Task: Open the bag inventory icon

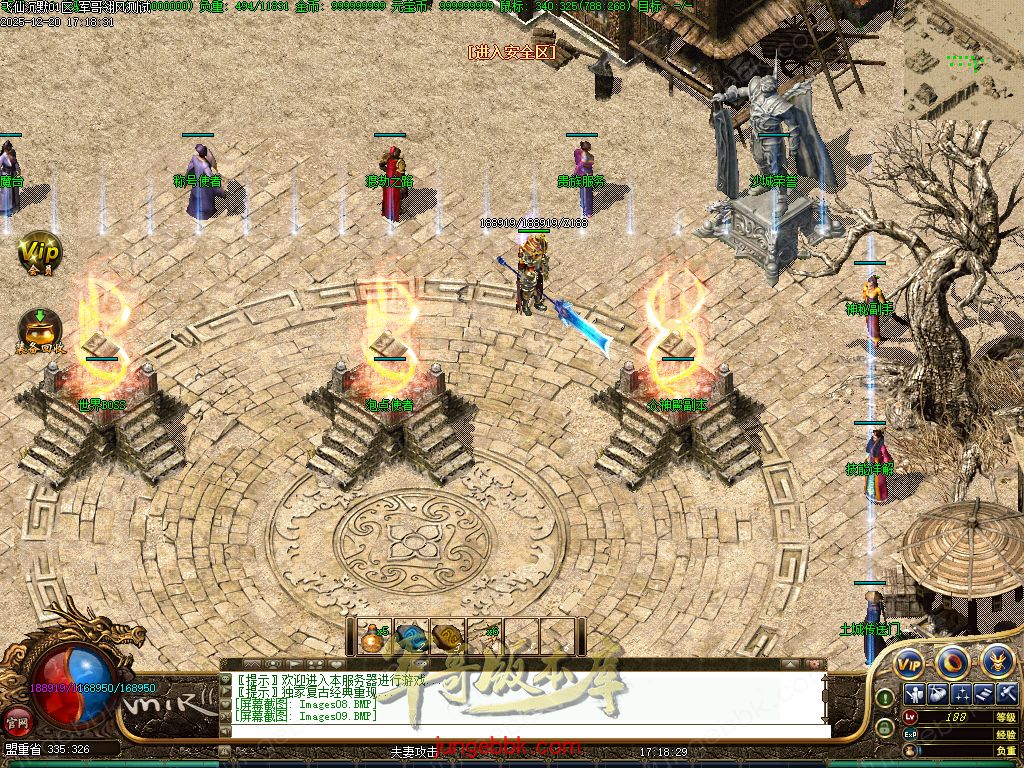Action: (x=937, y=694)
